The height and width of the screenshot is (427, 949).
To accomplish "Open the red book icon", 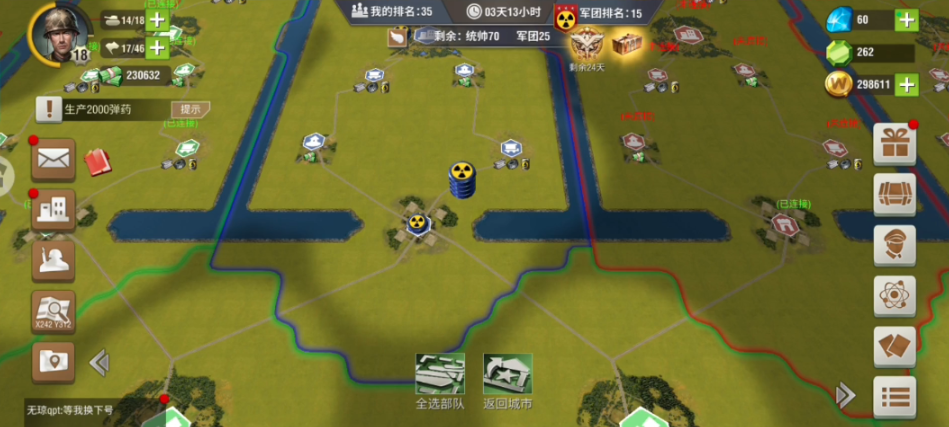I will [97, 161].
